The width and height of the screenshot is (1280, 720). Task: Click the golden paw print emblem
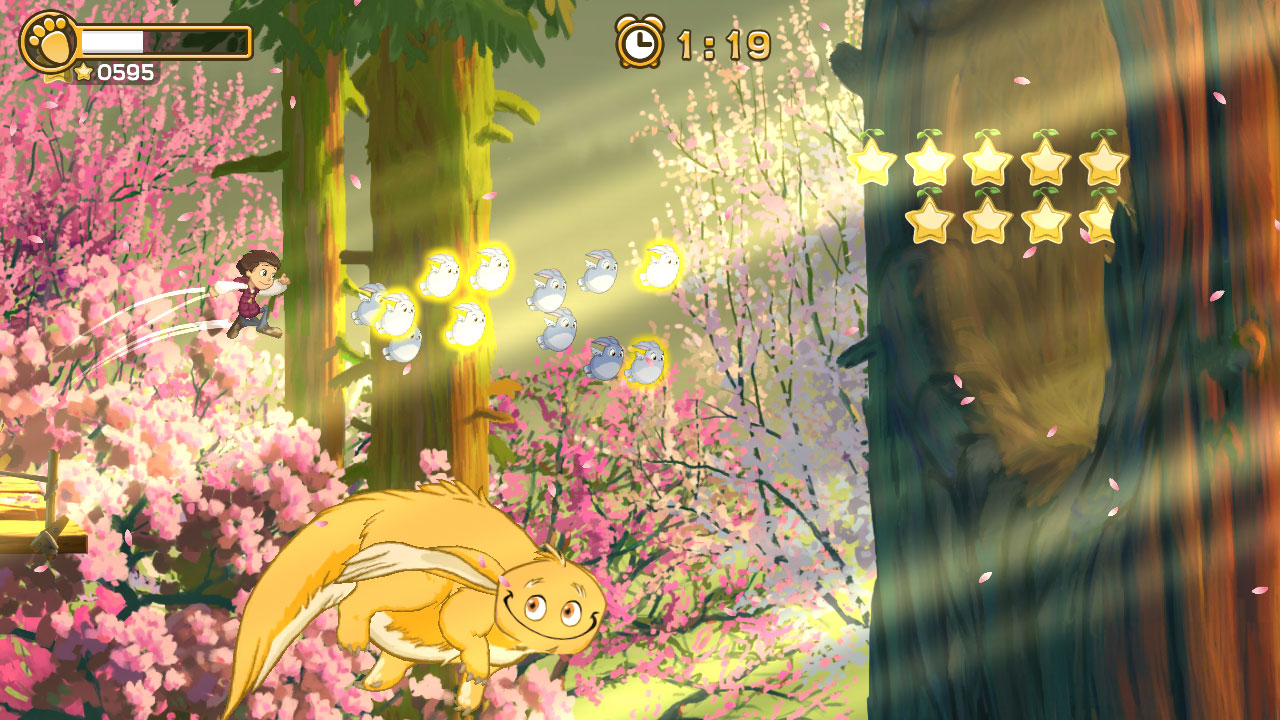[x=48, y=42]
